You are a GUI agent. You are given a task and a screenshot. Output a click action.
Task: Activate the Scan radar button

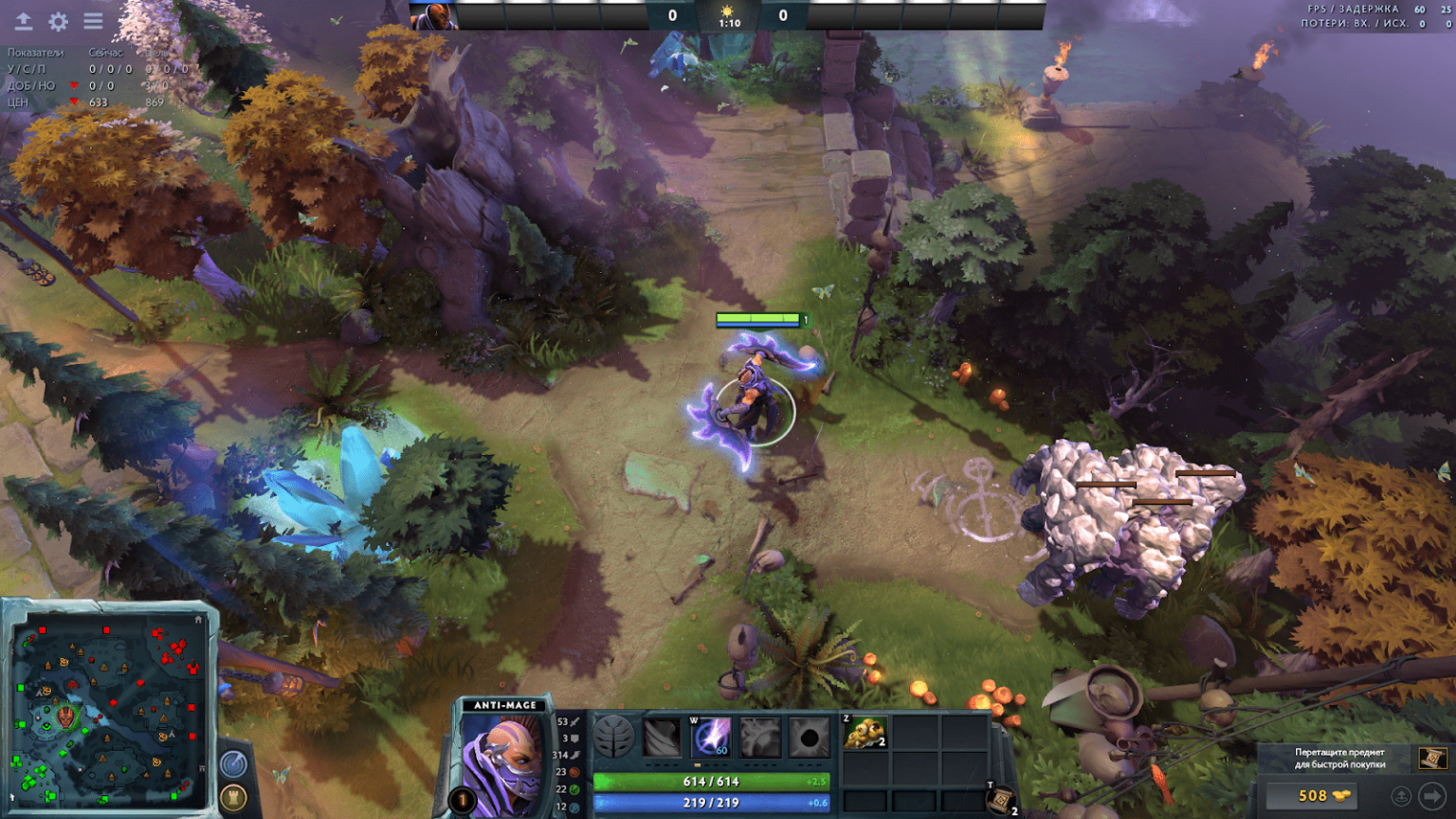coord(233,764)
